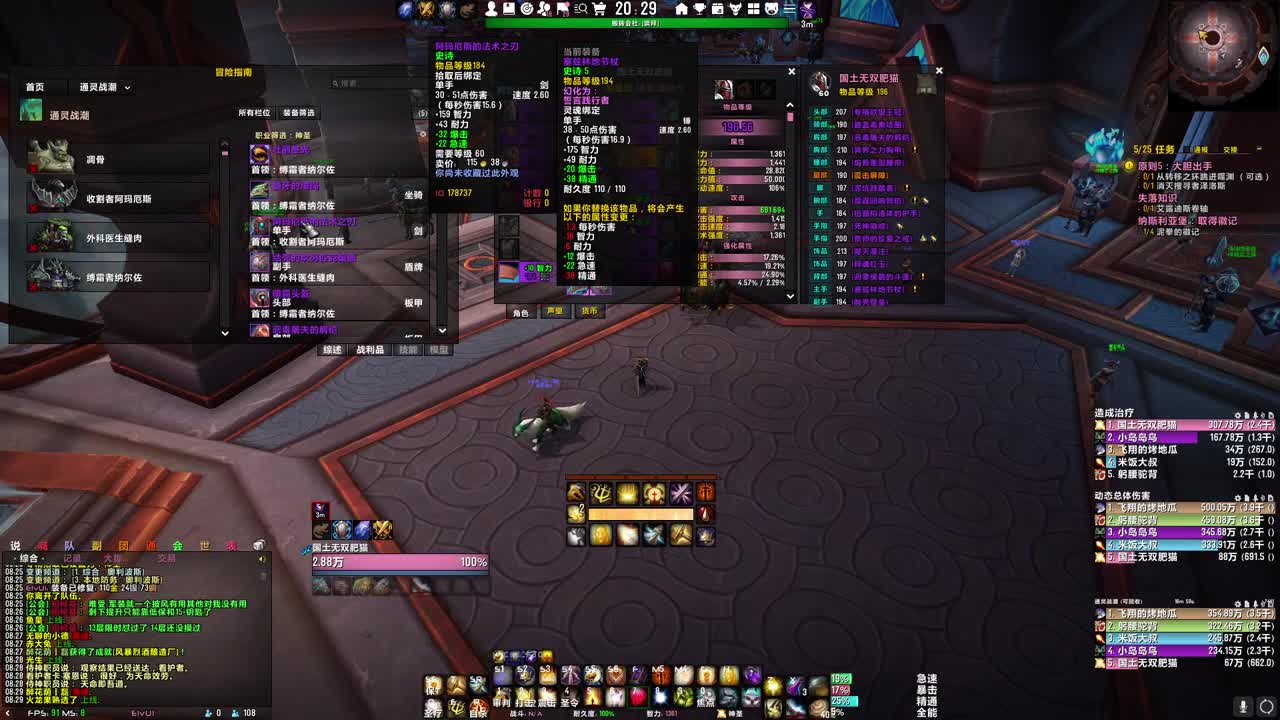The width and height of the screenshot is (1280, 720).
Task: Click the Adventure Guide loot list scrollbar
Action: click(x=442, y=250)
